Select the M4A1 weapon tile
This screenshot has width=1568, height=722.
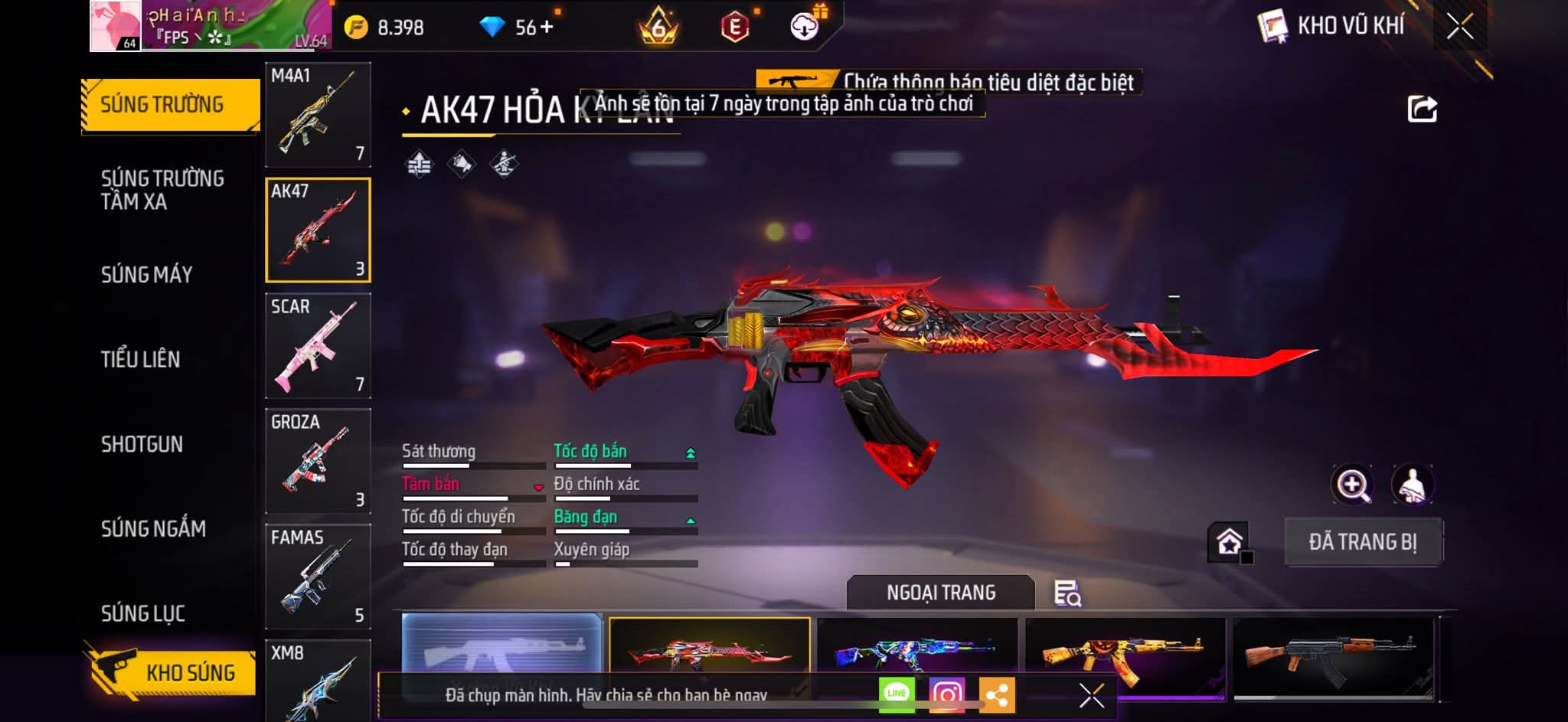click(318, 115)
